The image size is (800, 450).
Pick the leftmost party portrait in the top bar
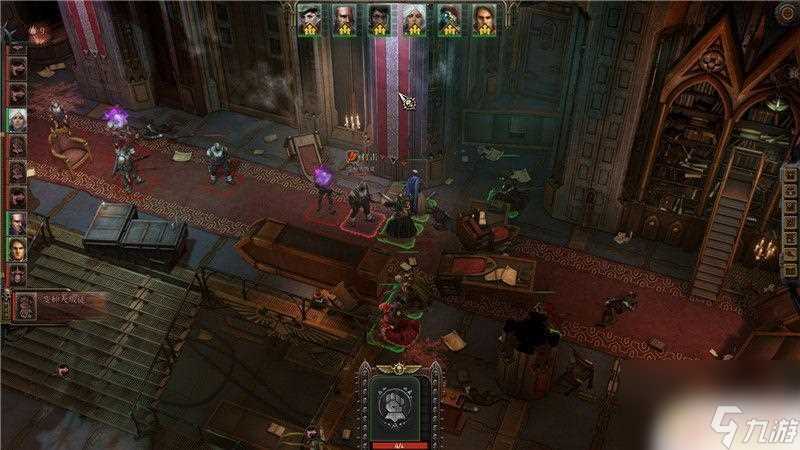(309, 19)
